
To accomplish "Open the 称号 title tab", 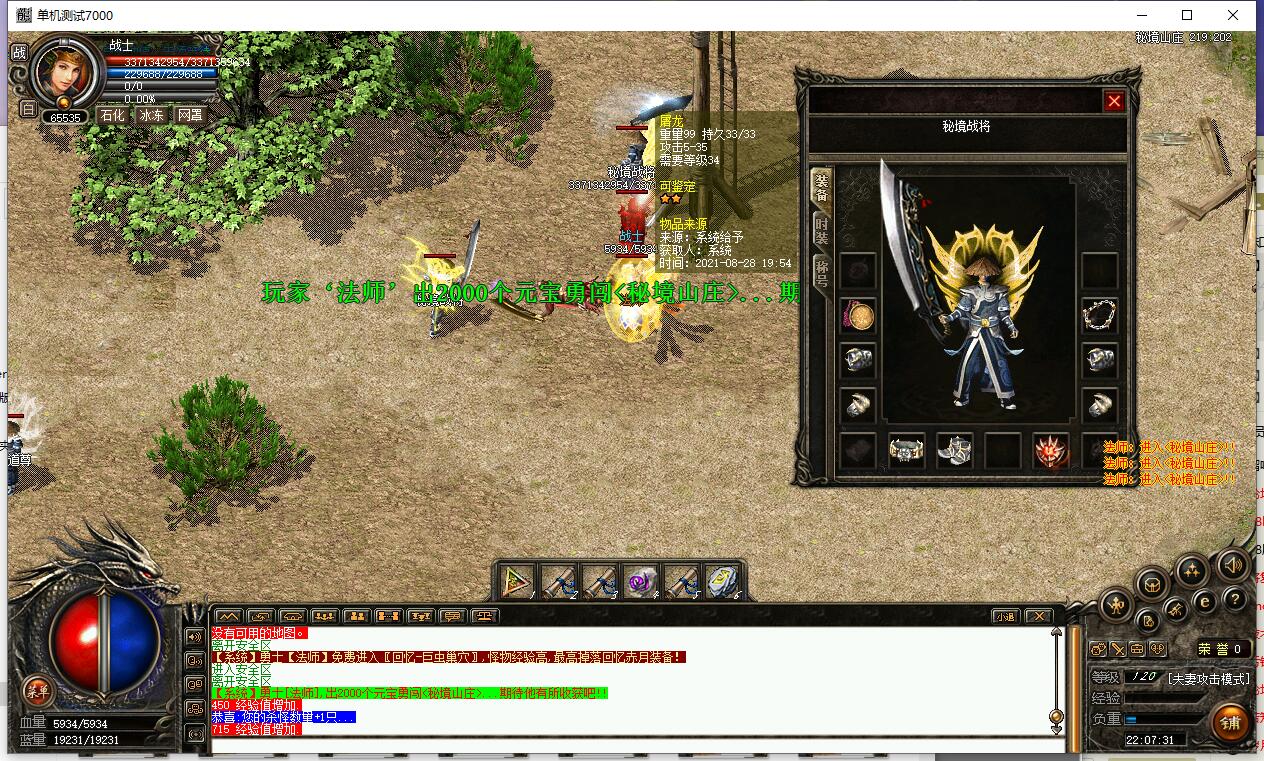I will coord(821,271).
